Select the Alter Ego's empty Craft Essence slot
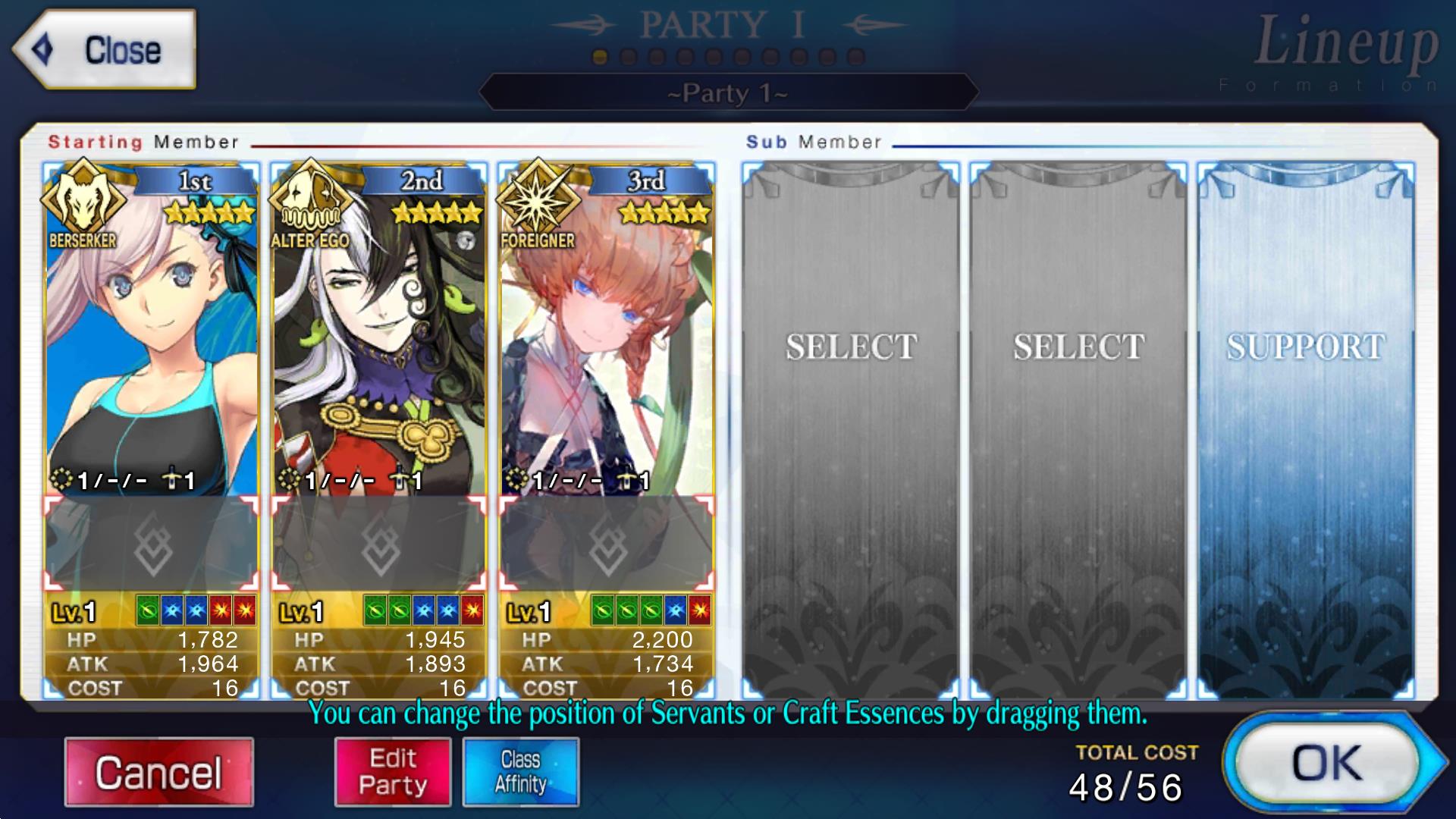 coord(379,544)
